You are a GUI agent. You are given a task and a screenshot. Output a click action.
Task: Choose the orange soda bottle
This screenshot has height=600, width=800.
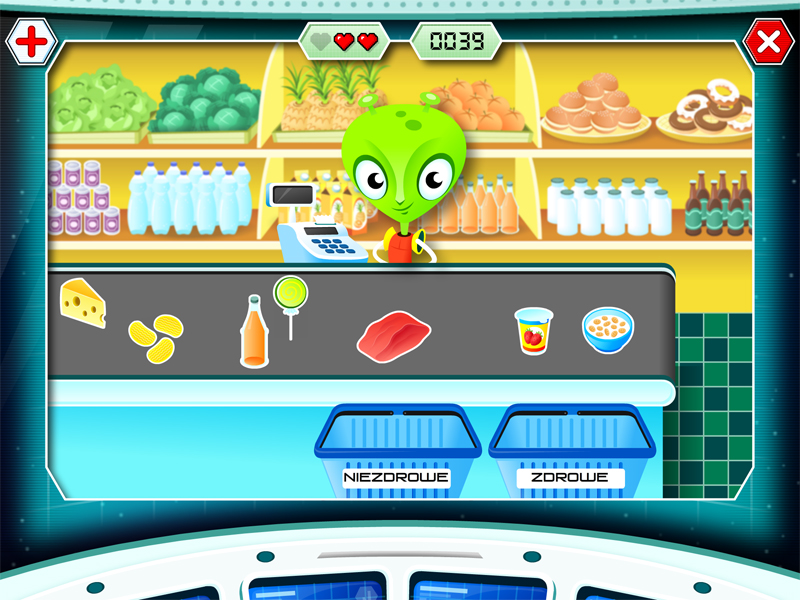[x=253, y=332]
